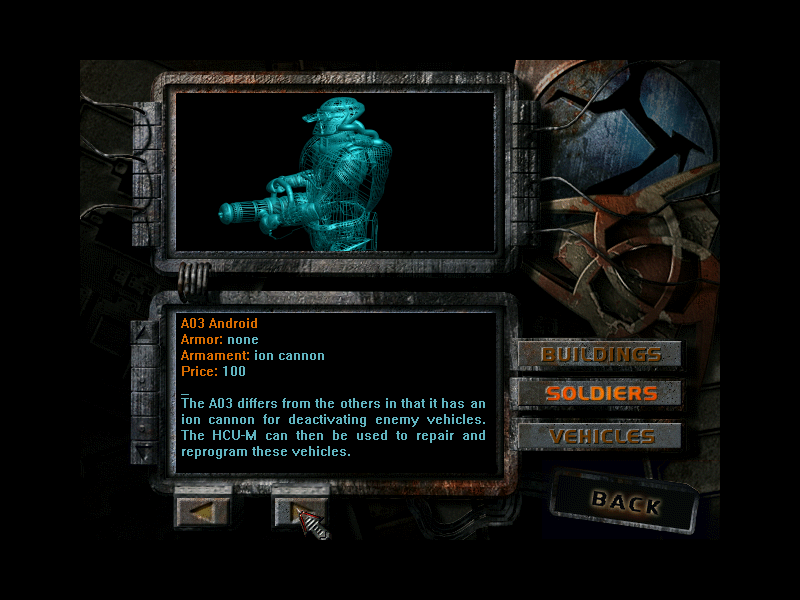Select the Soldiers category
The width and height of the screenshot is (800, 600).
point(600,393)
